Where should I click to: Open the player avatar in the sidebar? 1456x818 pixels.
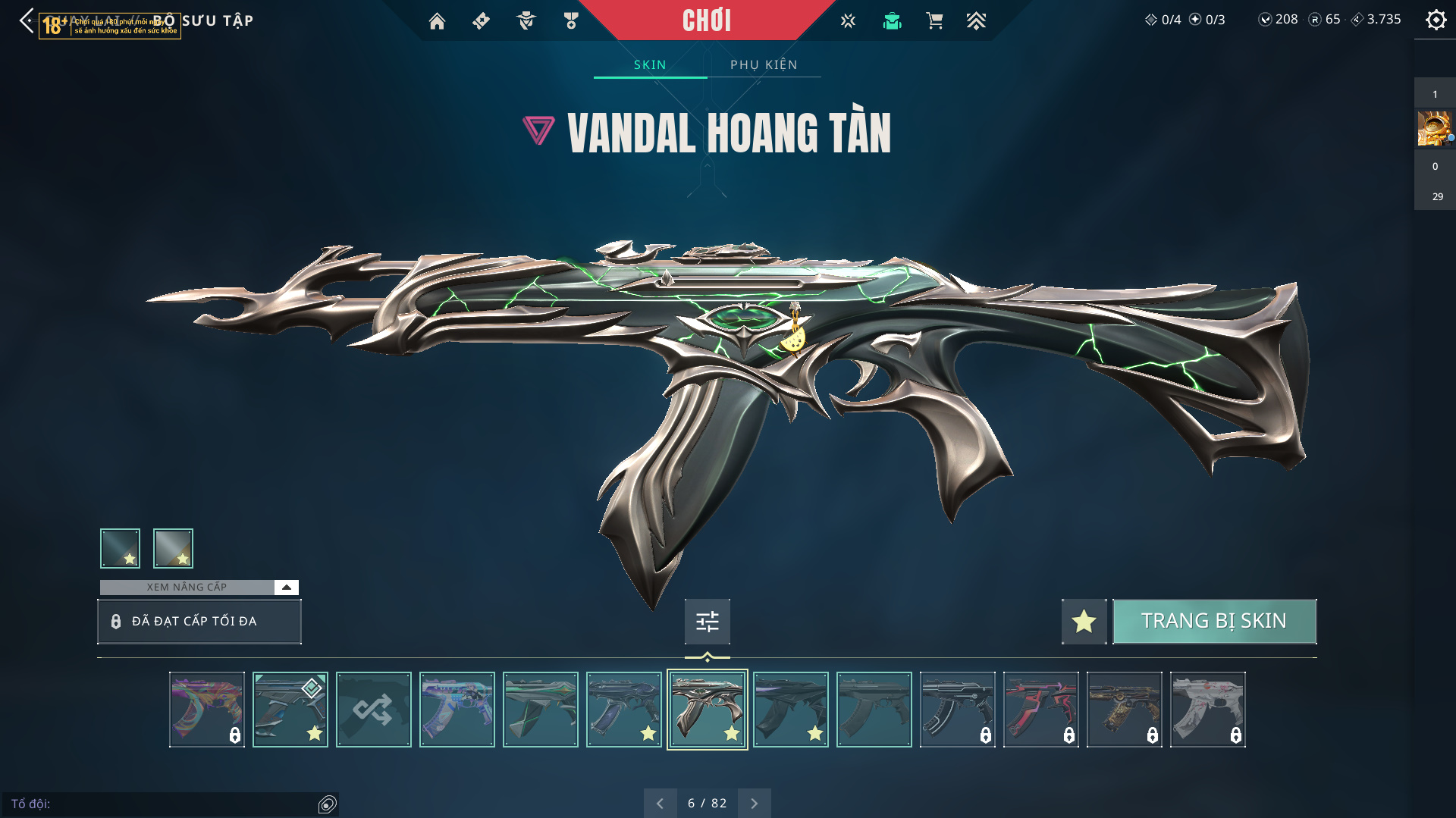[x=1433, y=128]
